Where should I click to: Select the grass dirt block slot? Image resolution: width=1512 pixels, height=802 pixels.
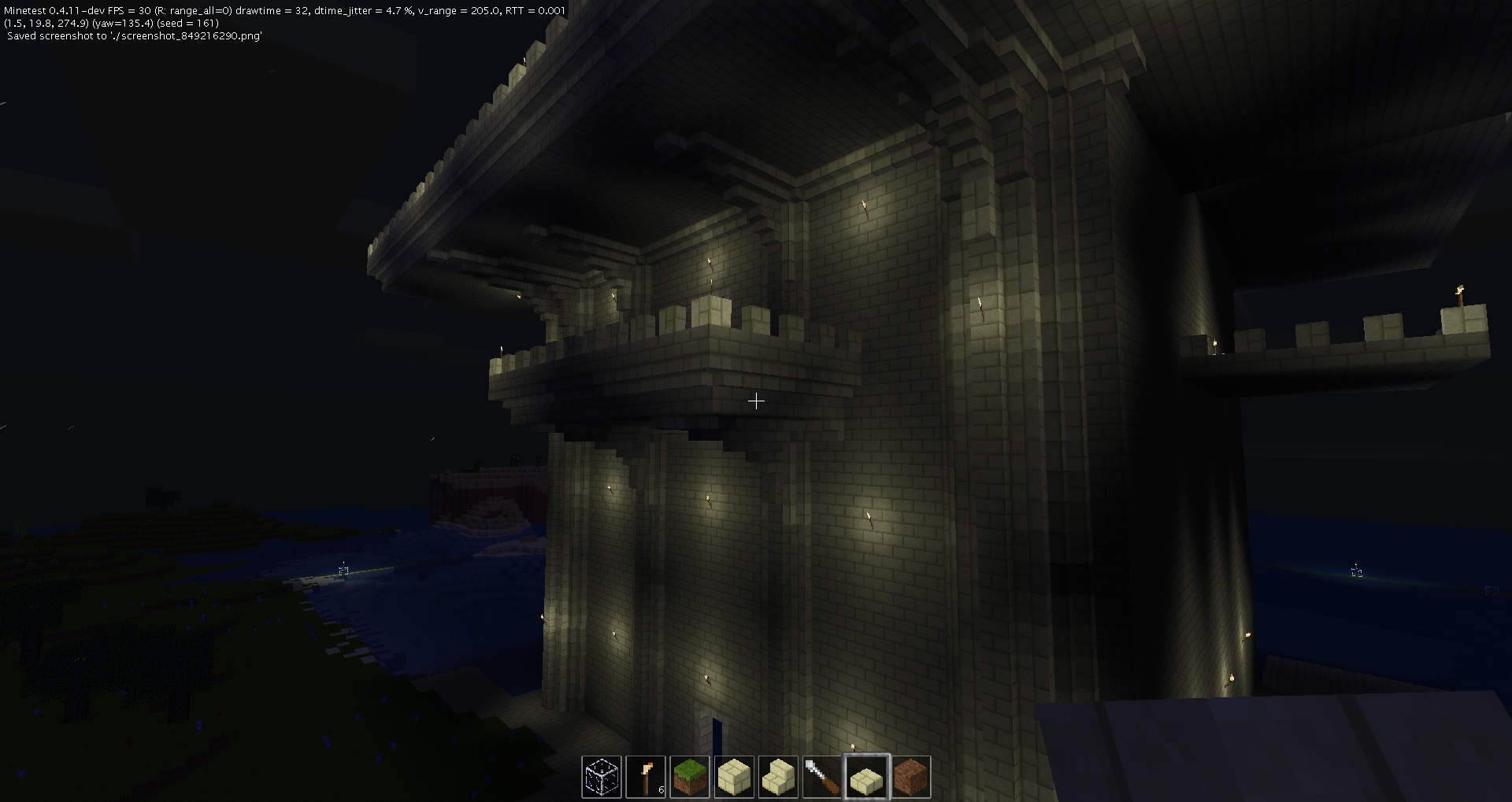tap(690, 777)
